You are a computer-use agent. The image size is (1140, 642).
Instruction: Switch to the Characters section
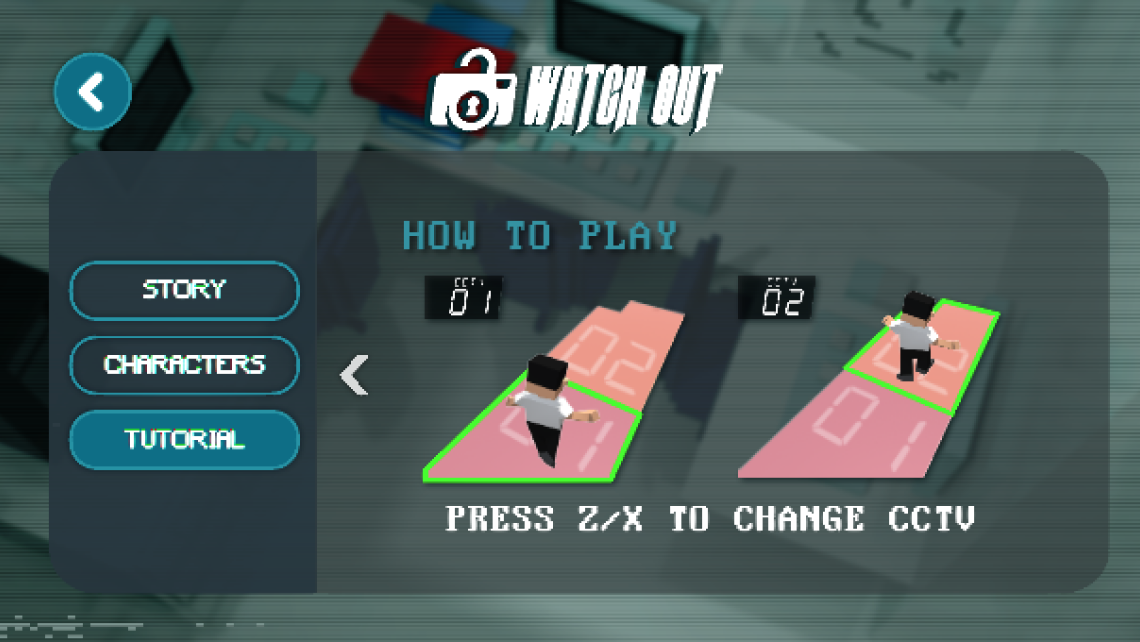[x=184, y=365]
